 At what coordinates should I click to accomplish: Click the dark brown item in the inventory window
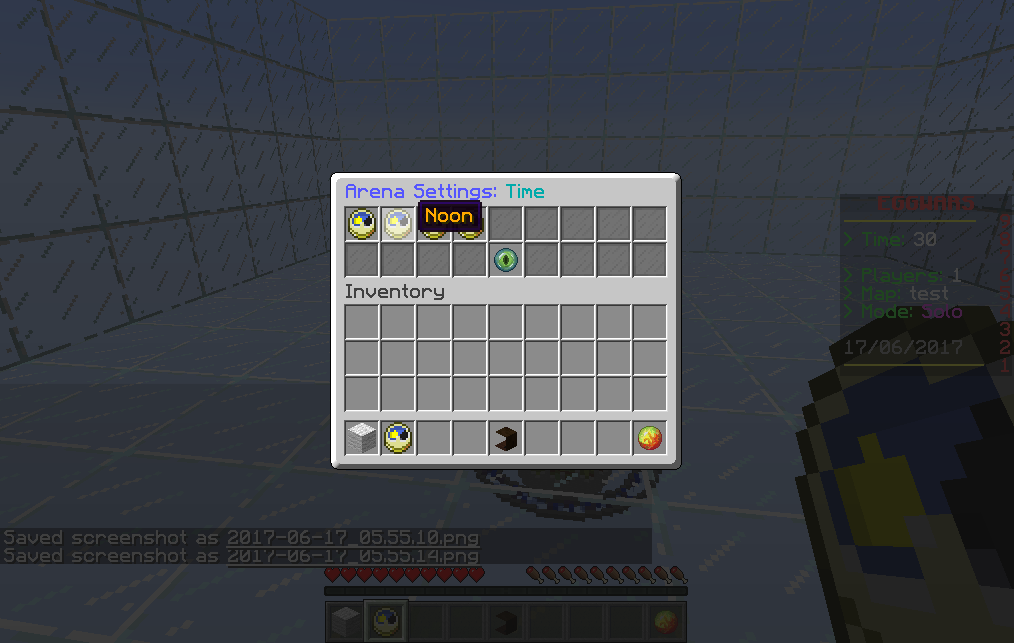[x=506, y=437]
